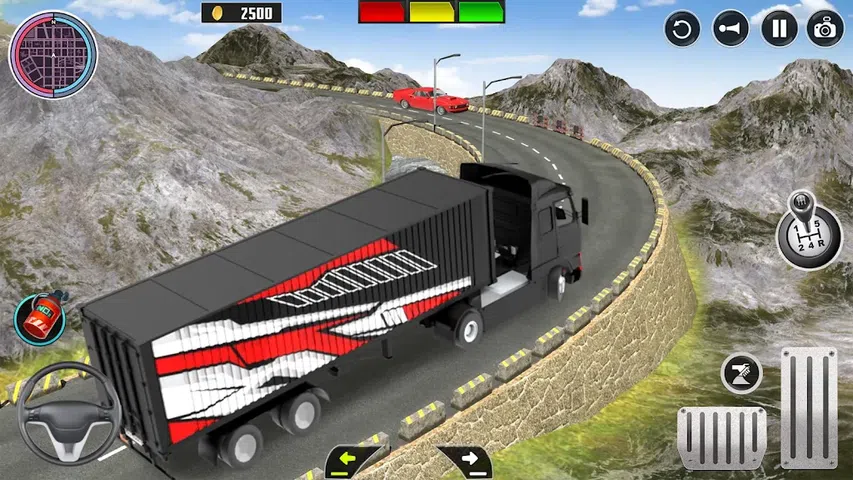Turn on the right turn signal arrow

pyautogui.click(x=465, y=461)
